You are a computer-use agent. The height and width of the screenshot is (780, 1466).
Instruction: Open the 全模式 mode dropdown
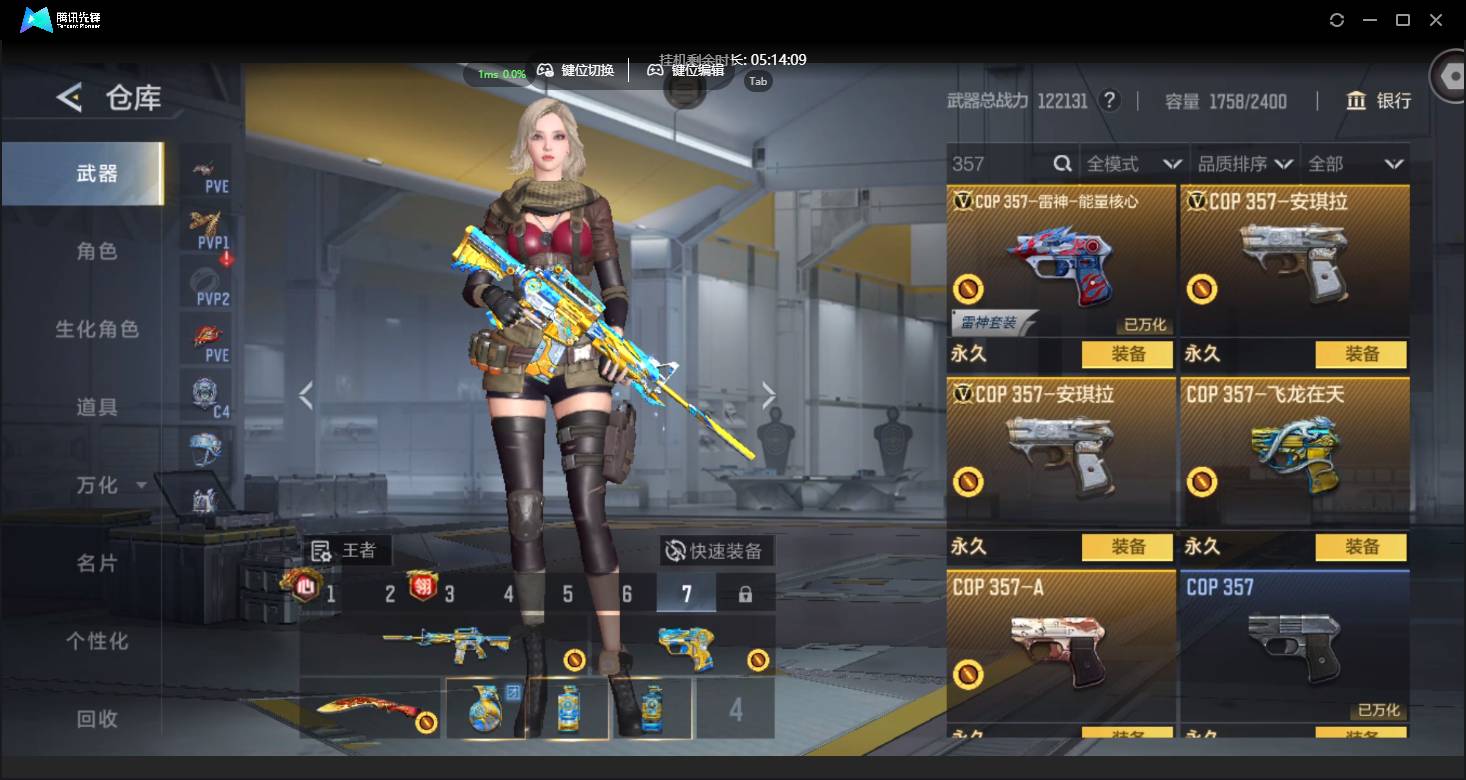(x=1134, y=164)
